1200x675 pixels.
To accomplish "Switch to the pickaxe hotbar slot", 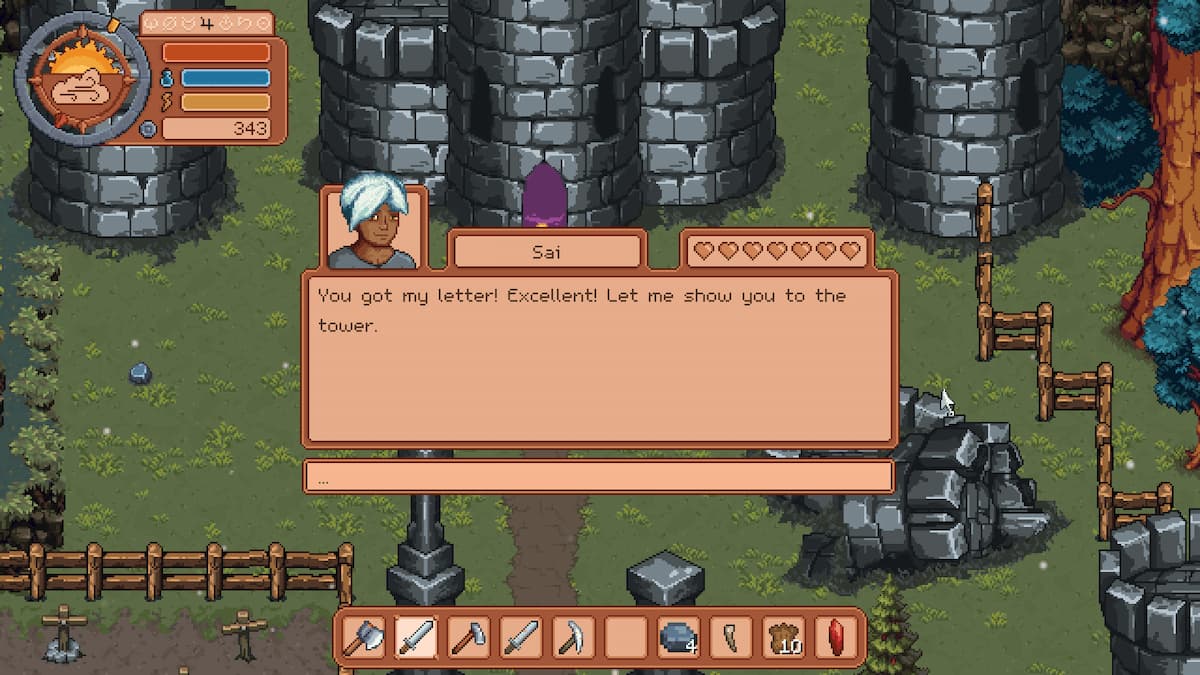I will click(573, 637).
